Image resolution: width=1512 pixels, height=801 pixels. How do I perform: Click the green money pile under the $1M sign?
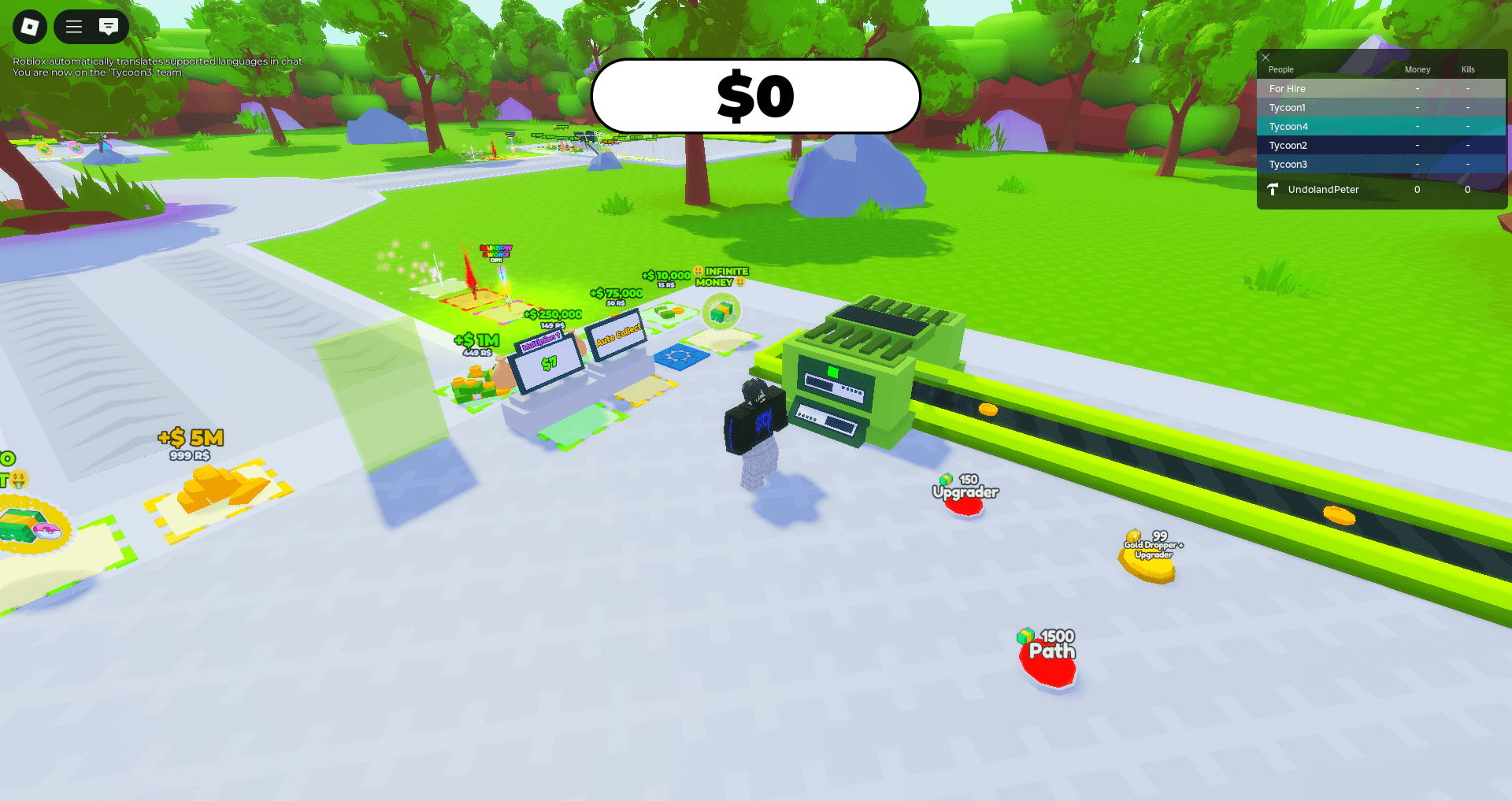(471, 385)
